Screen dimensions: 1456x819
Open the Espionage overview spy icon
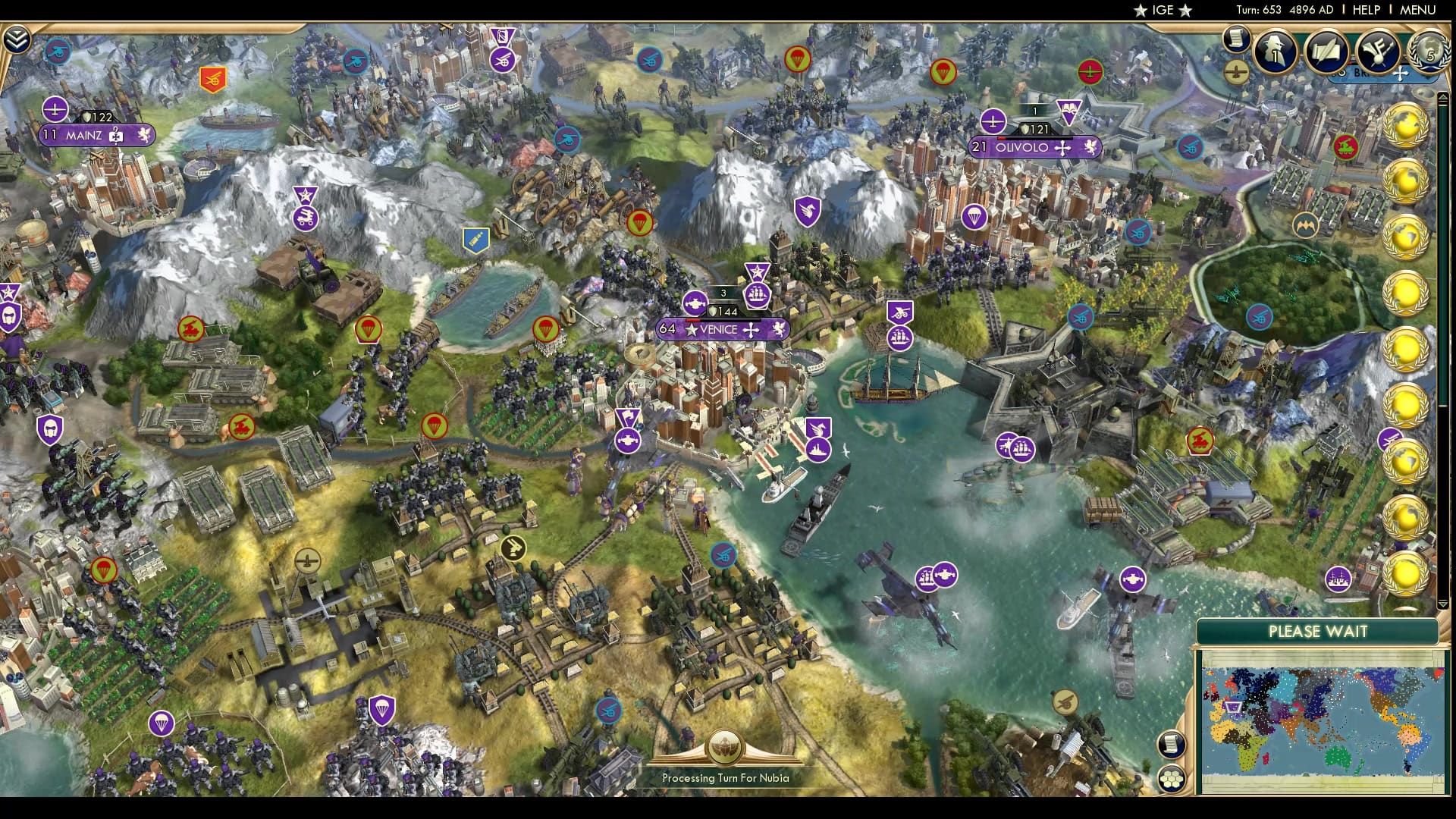tap(1276, 51)
